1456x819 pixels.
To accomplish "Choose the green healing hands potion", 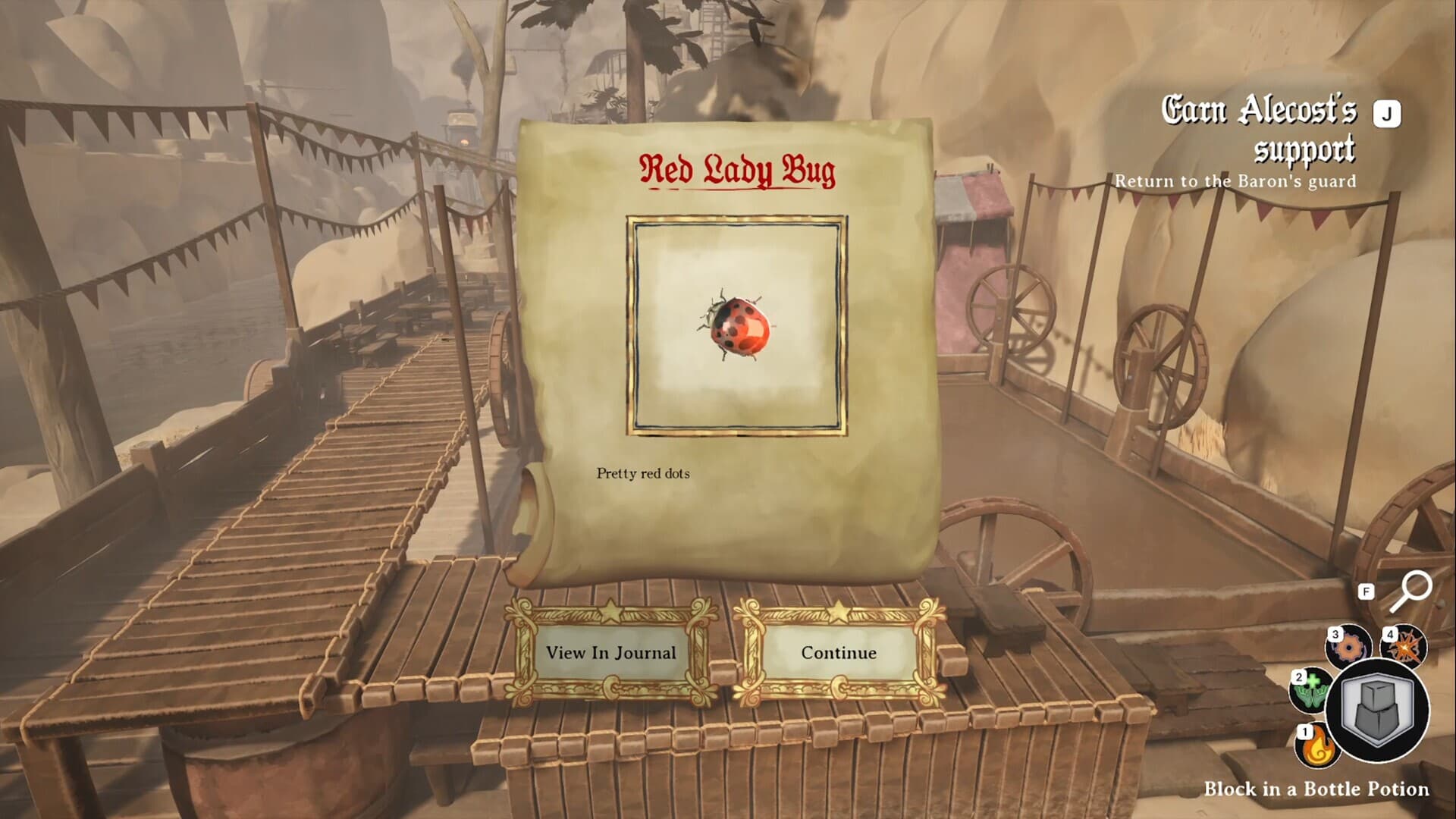I will [x=1310, y=690].
